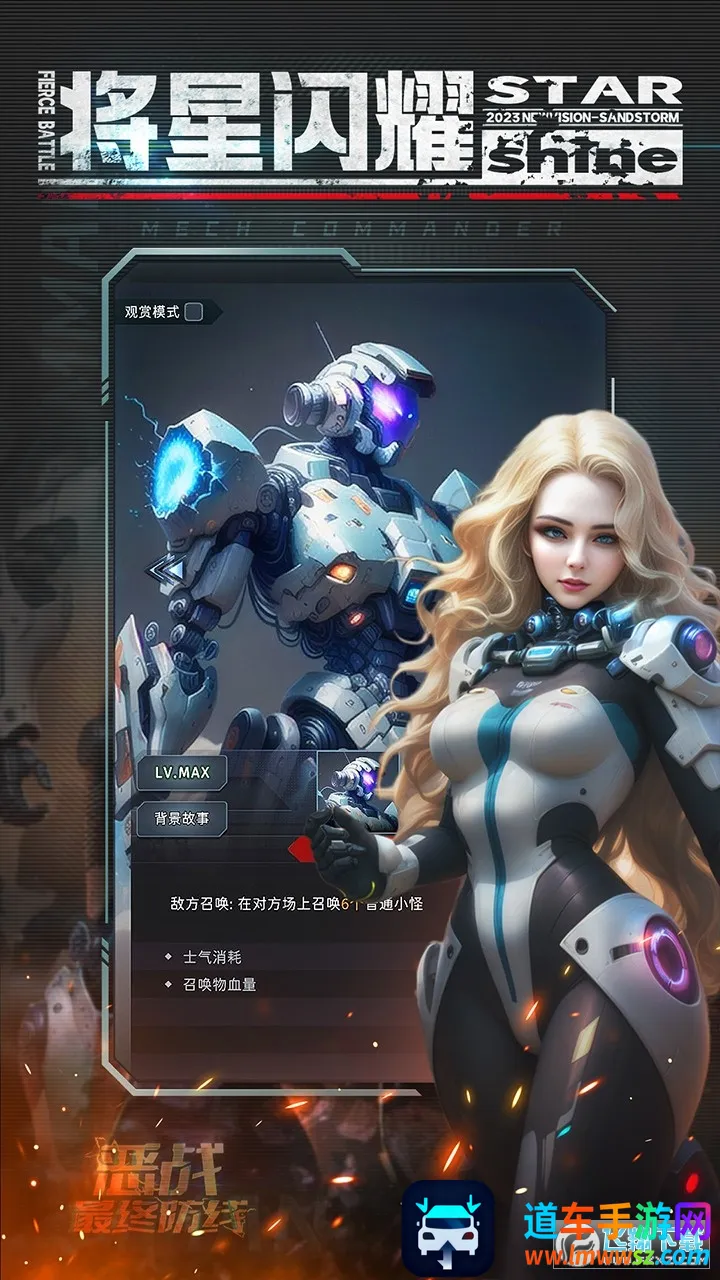Viewport: 720px width, 1280px height.
Task: Choose the mech portrait thumbnail
Action: (356, 784)
